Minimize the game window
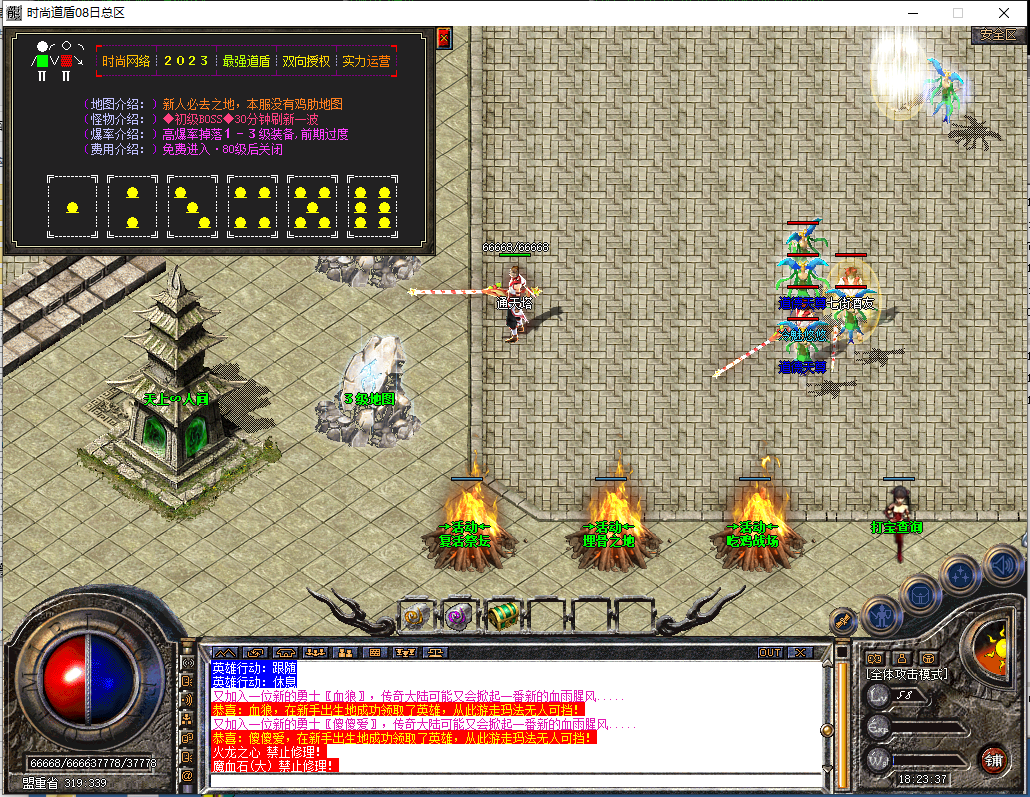The width and height of the screenshot is (1030, 797). pos(911,13)
